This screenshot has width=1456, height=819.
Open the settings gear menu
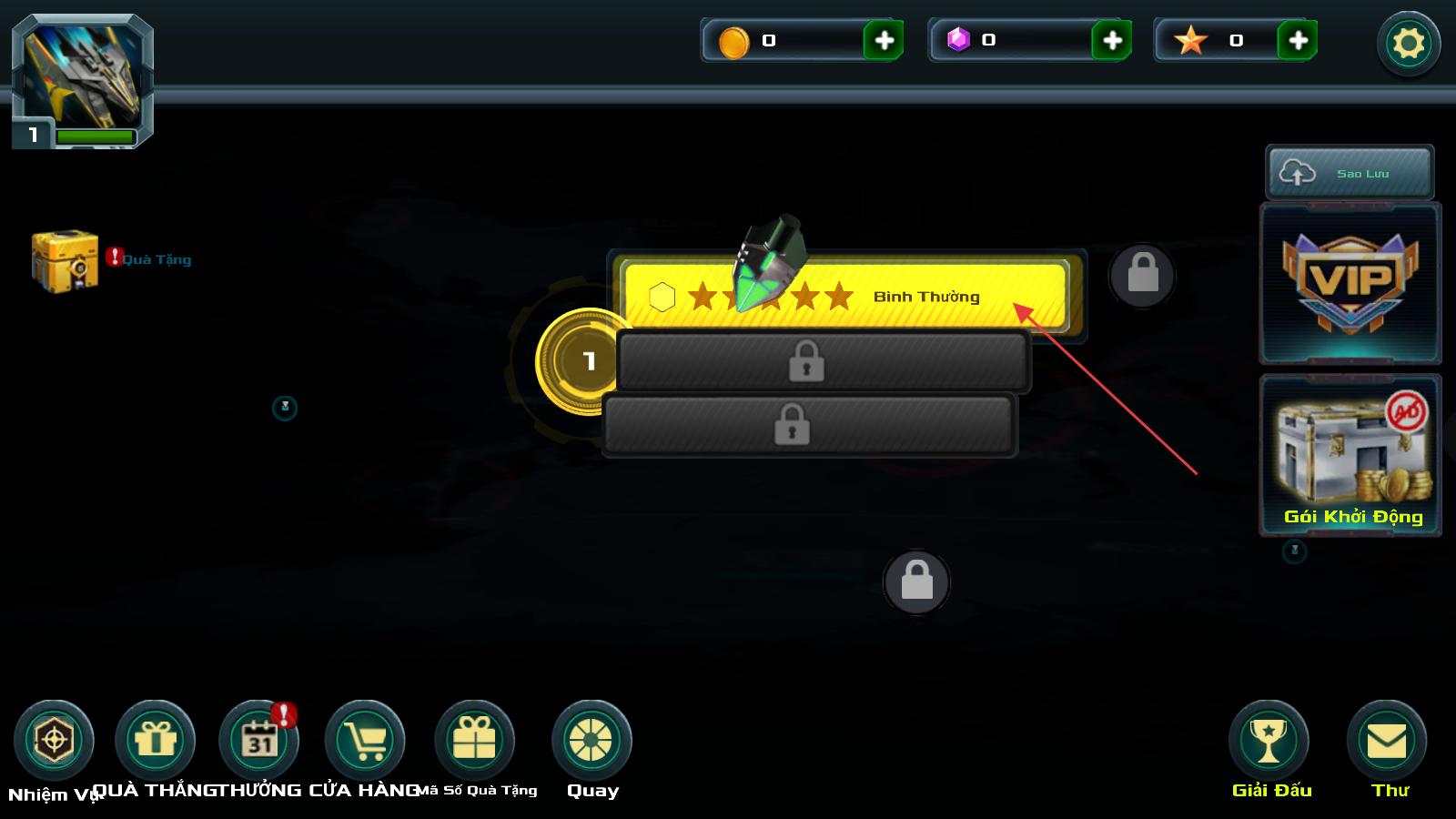point(1408,43)
